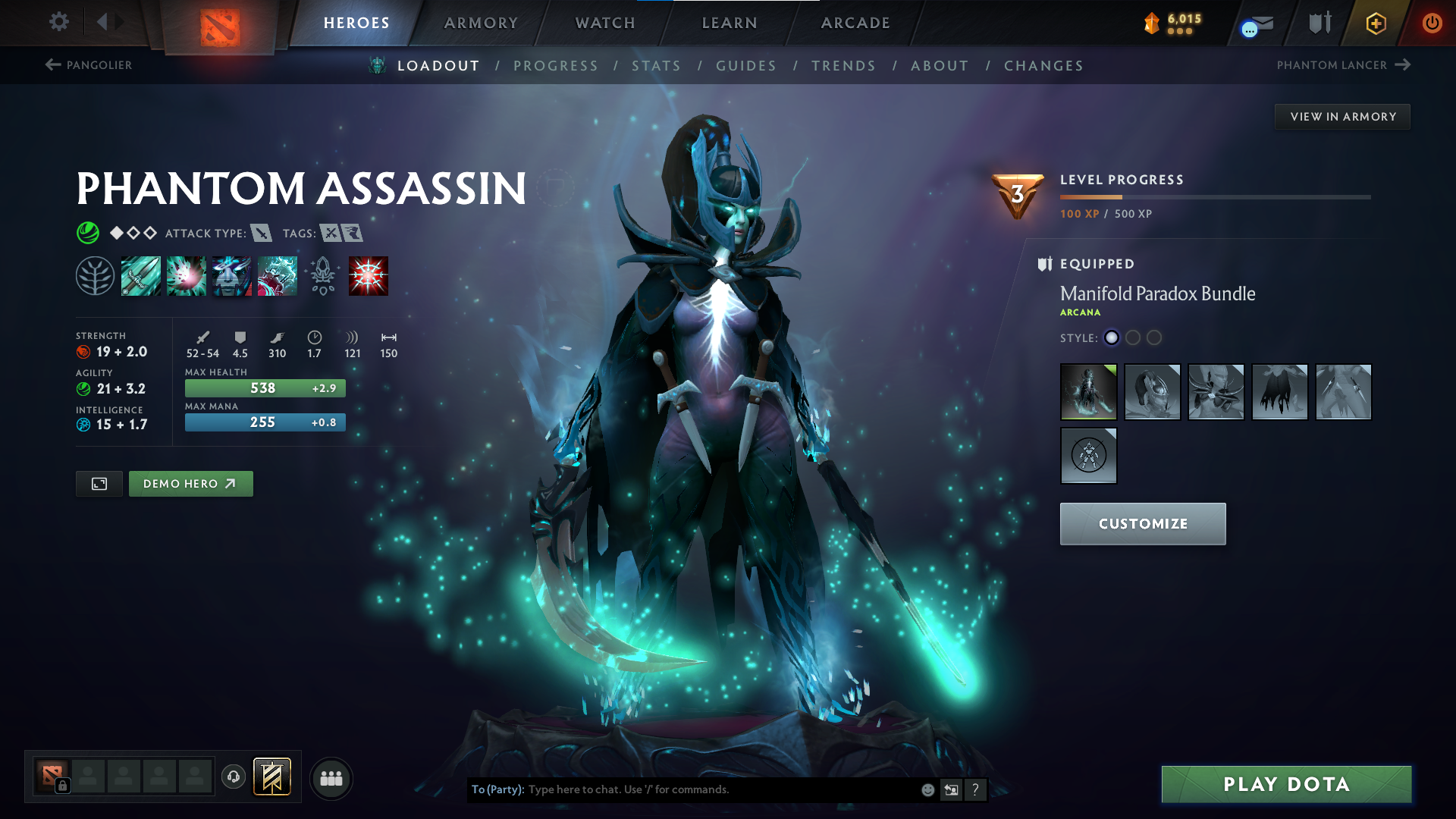Screen dimensions: 1456x819
Task: Select the fourth Manifold Paradox item thumbnail
Action: (1279, 392)
